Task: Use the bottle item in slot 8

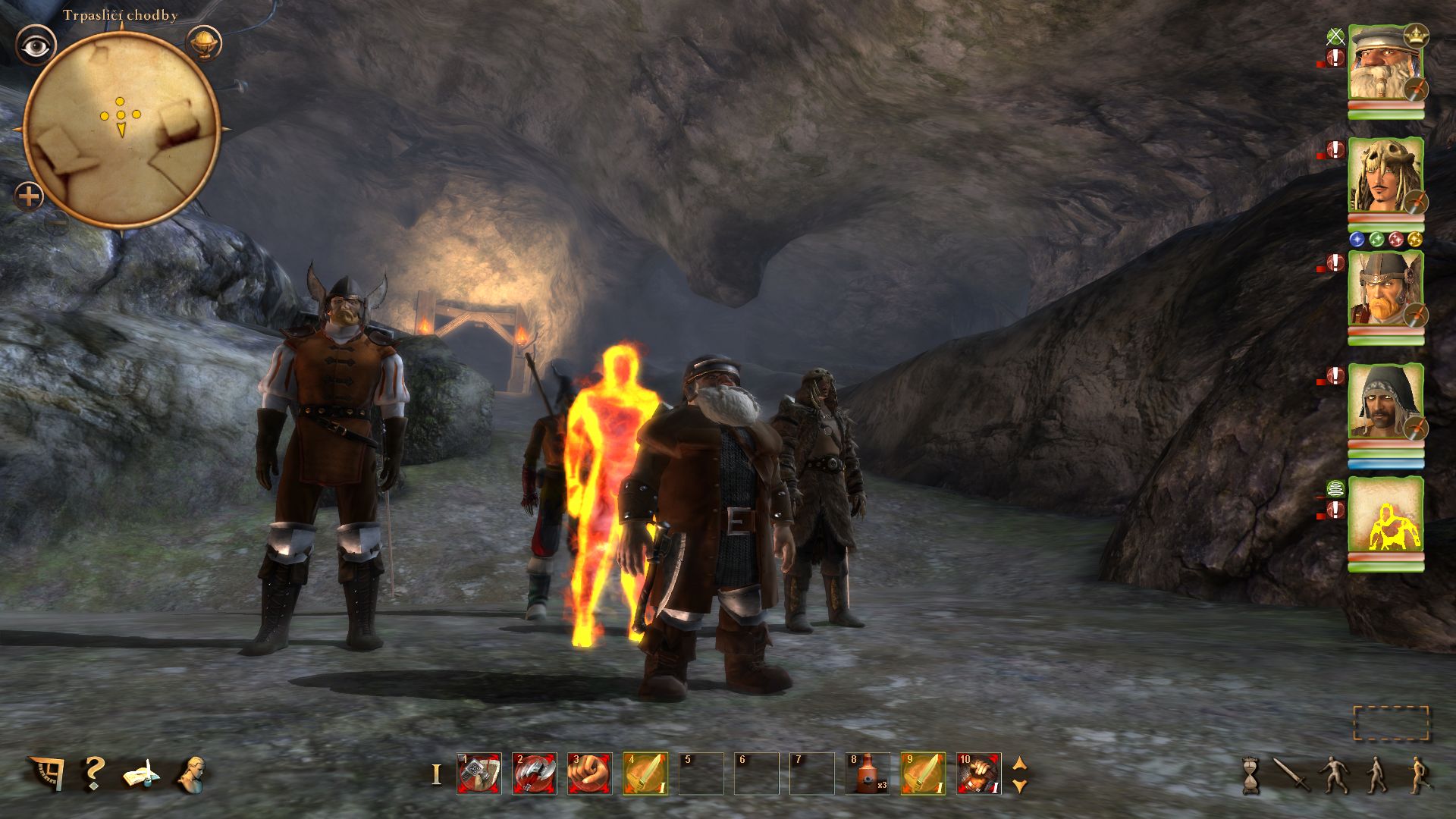Action: 868,773
